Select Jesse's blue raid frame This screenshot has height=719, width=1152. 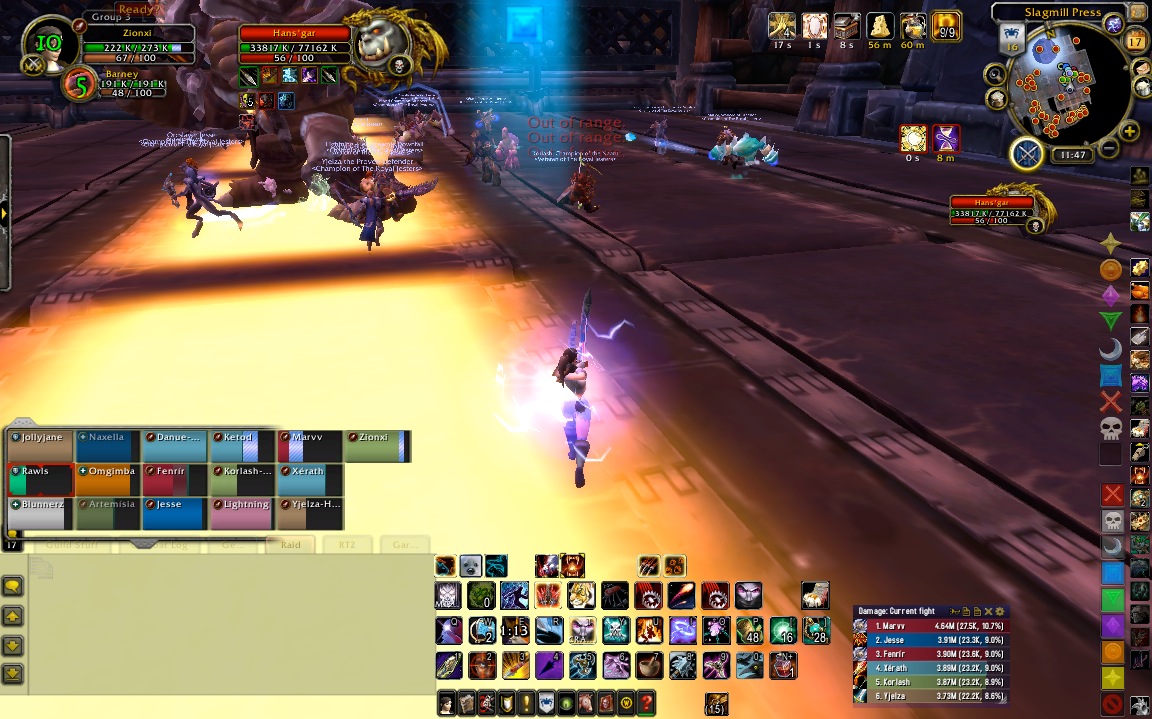175,513
